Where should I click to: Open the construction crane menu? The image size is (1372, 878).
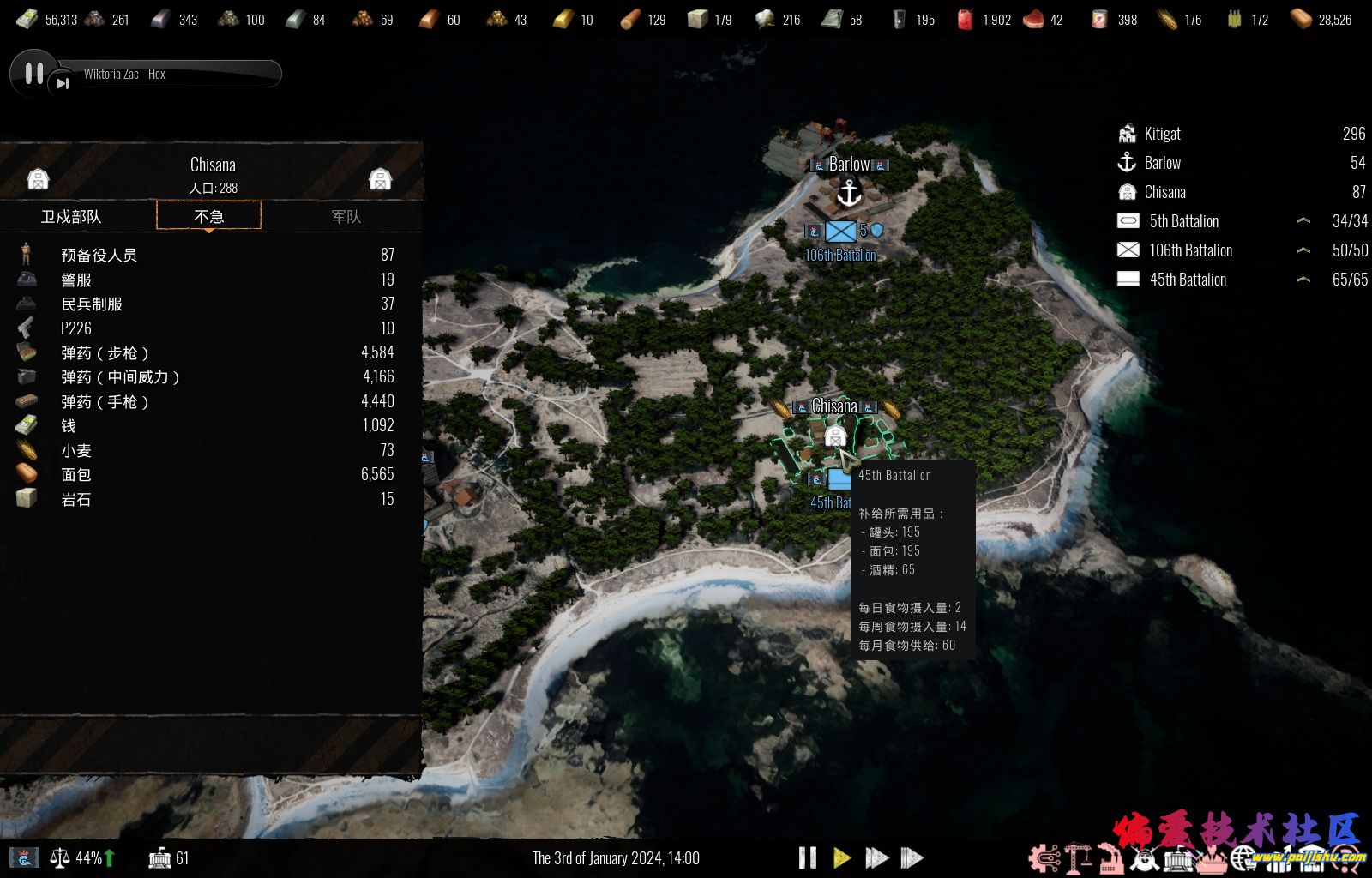click(x=1077, y=857)
